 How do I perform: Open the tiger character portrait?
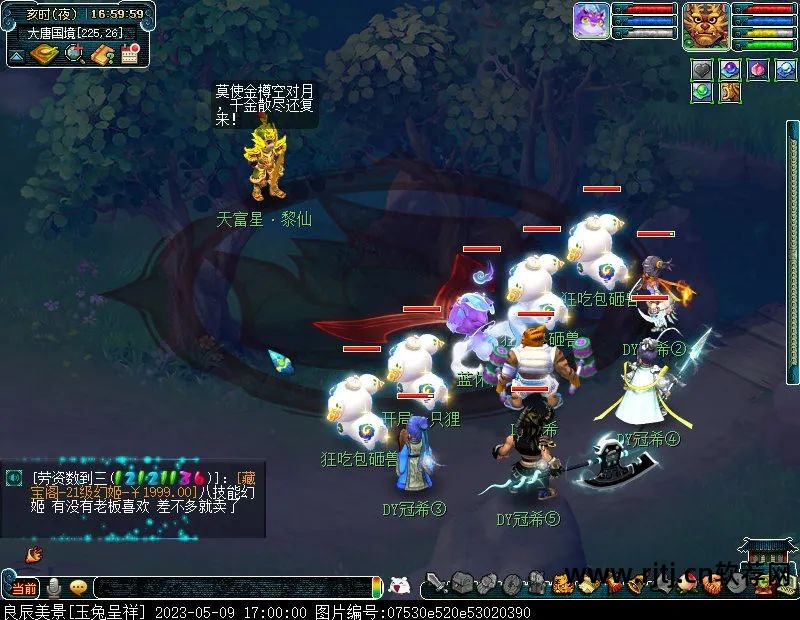click(705, 24)
